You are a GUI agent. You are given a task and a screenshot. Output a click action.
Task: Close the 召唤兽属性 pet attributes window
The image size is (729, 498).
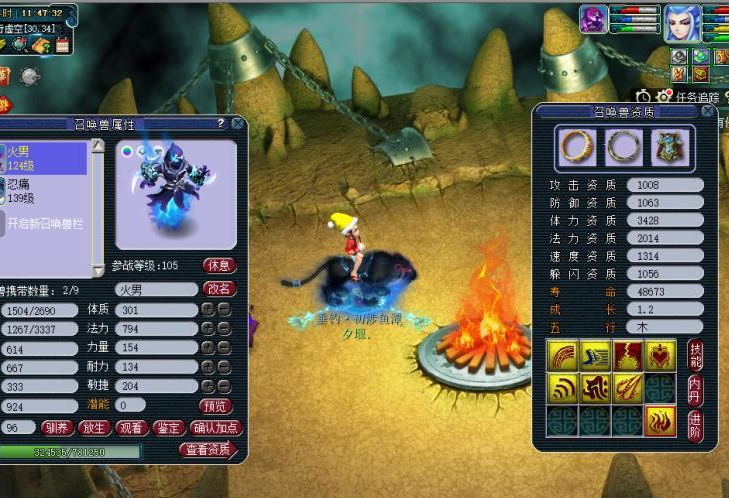[237, 123]
